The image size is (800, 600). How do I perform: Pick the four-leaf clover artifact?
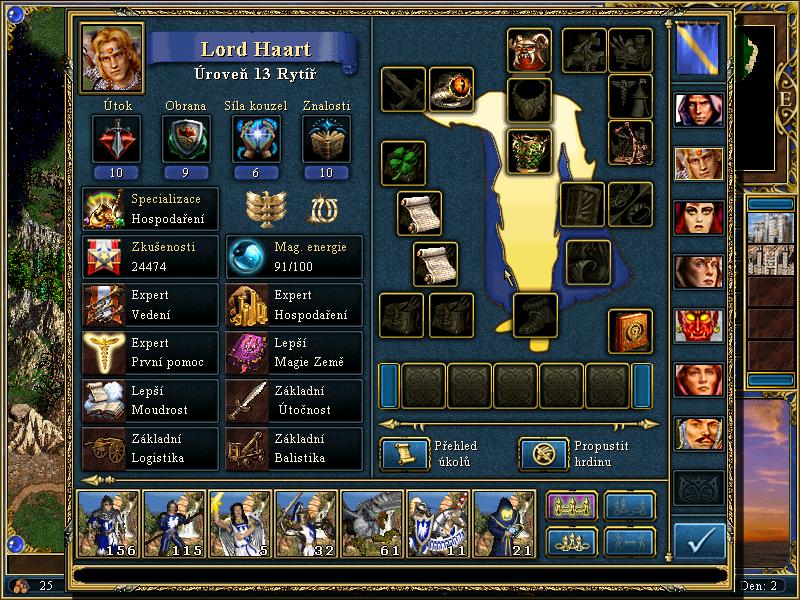[403, 163]
